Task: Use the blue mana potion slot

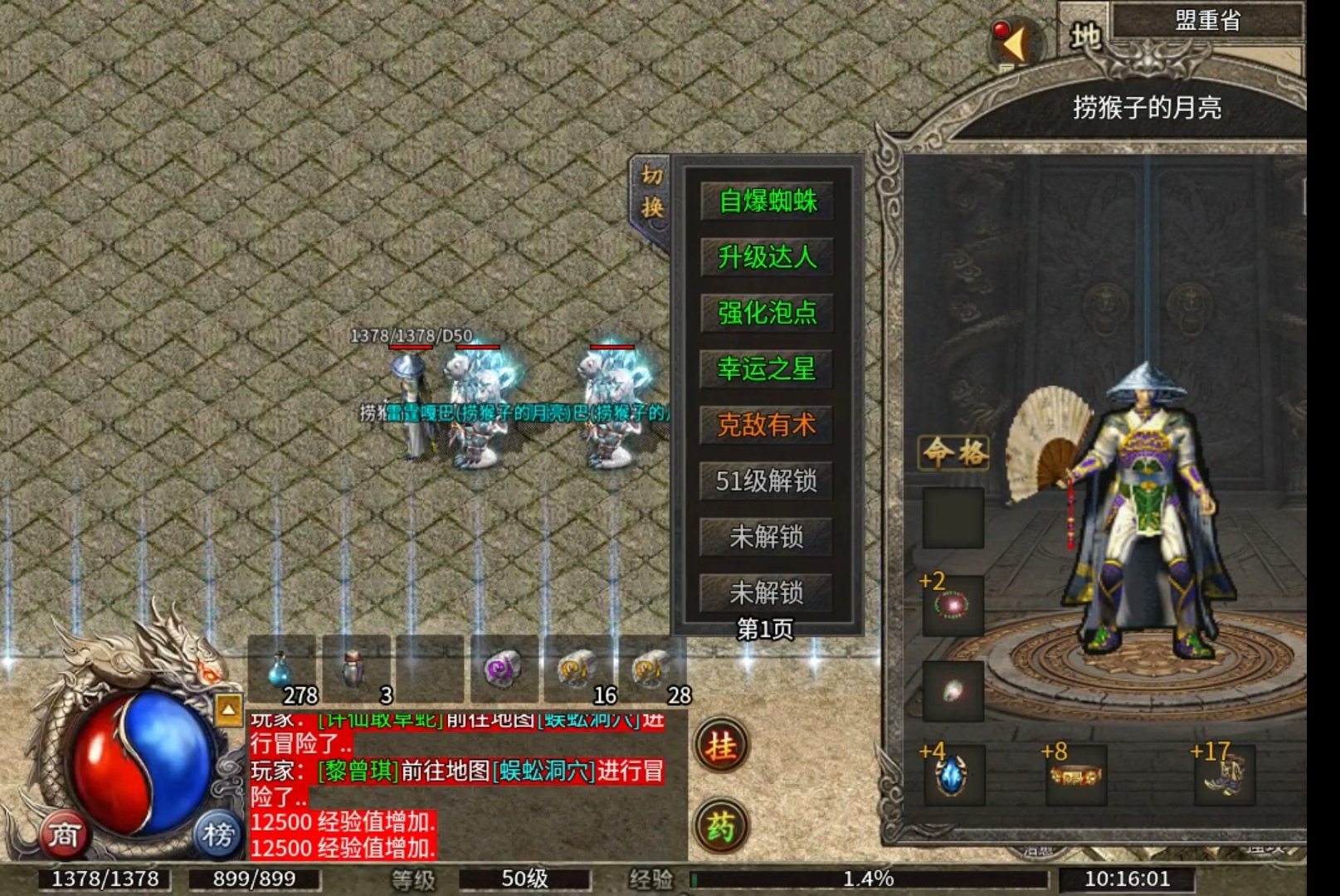Action: coord(281,670)
